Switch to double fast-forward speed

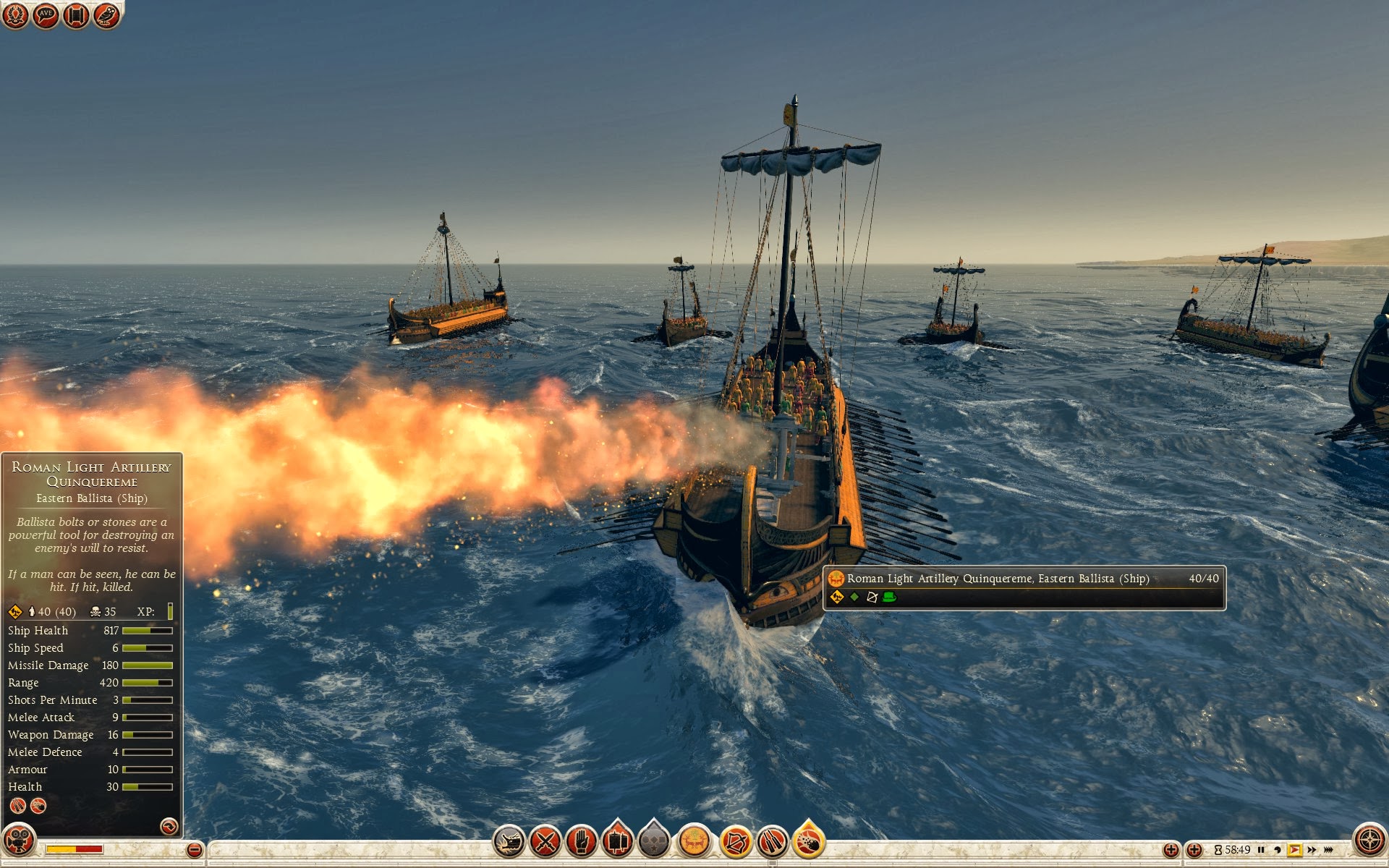pos(1312,850)
